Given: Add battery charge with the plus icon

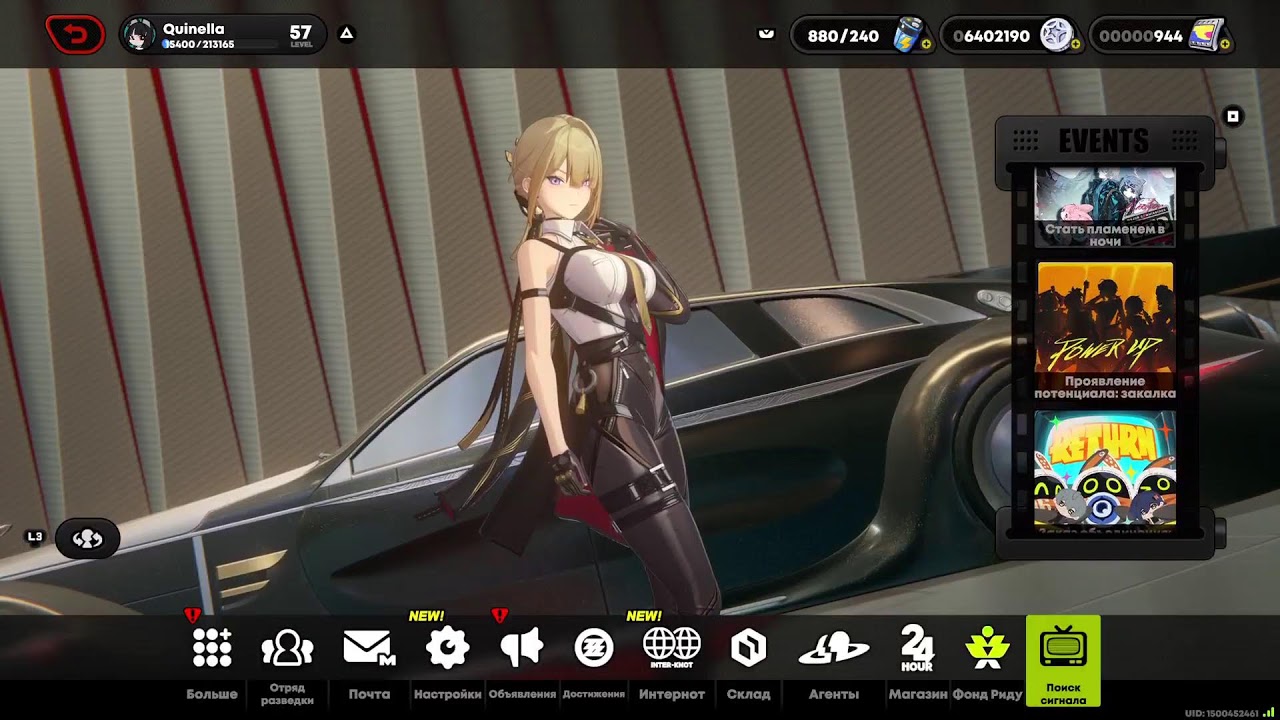Looking at the screenshot, I should coord(926,45).
